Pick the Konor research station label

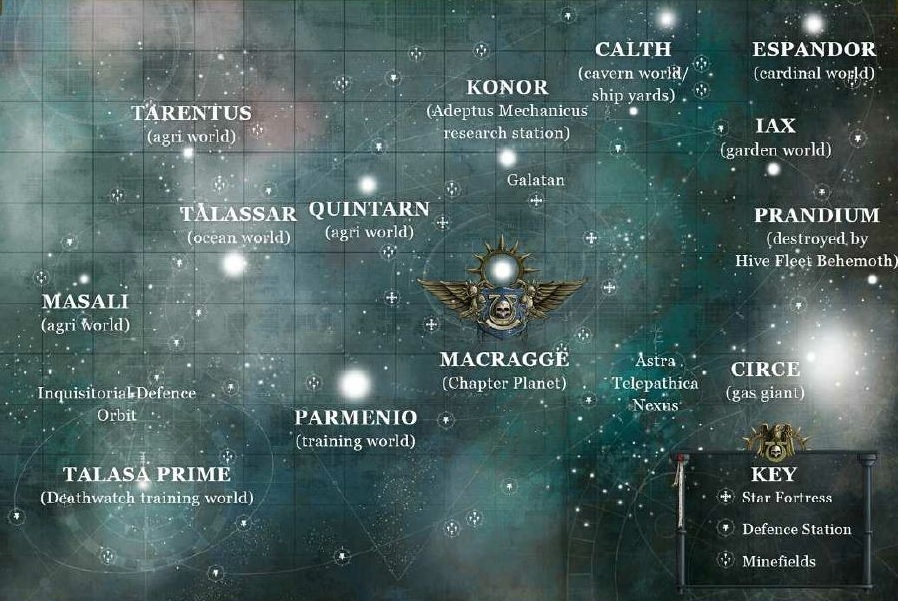tap(507, 89)
